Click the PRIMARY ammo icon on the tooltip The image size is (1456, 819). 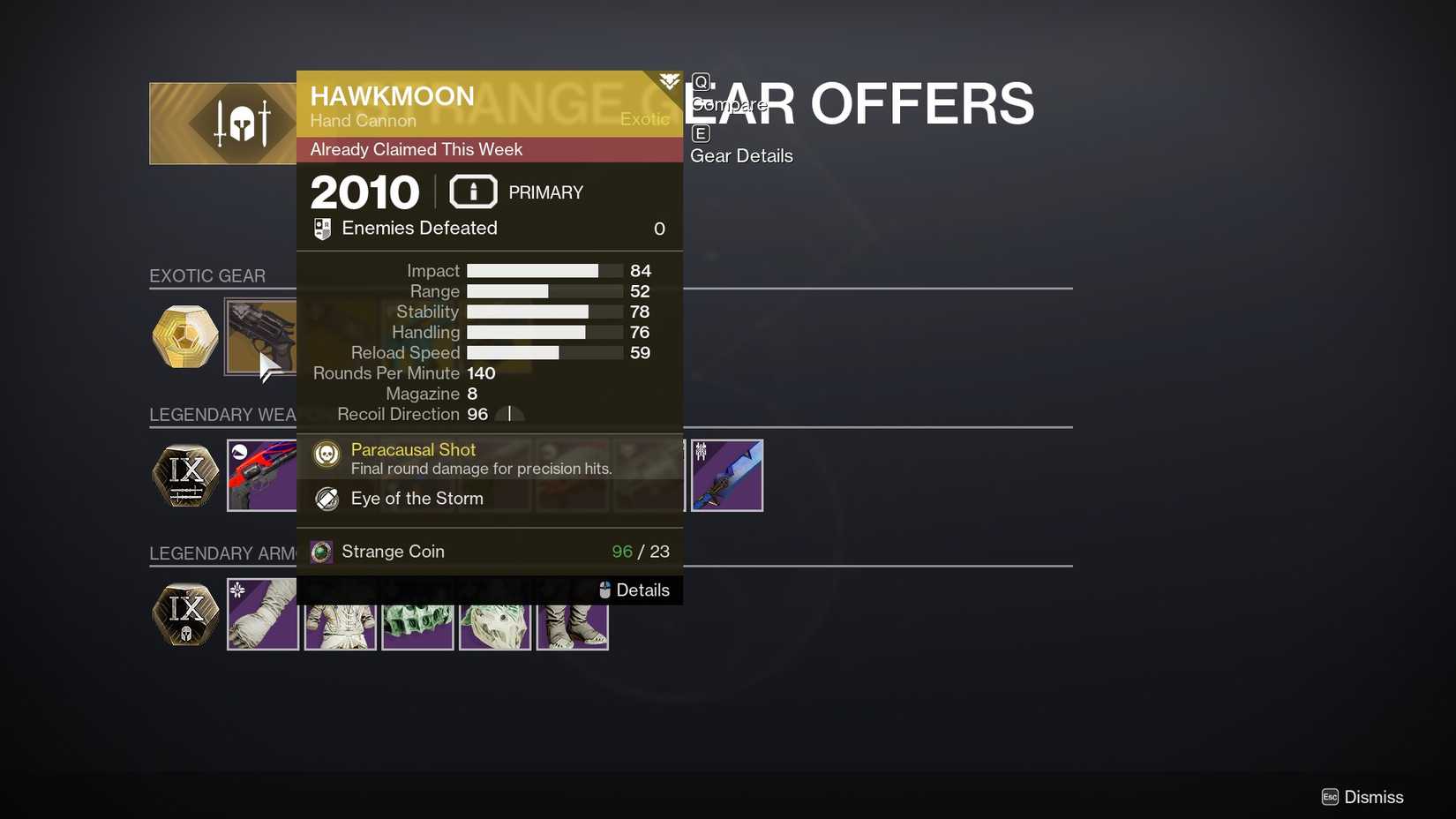473,191
